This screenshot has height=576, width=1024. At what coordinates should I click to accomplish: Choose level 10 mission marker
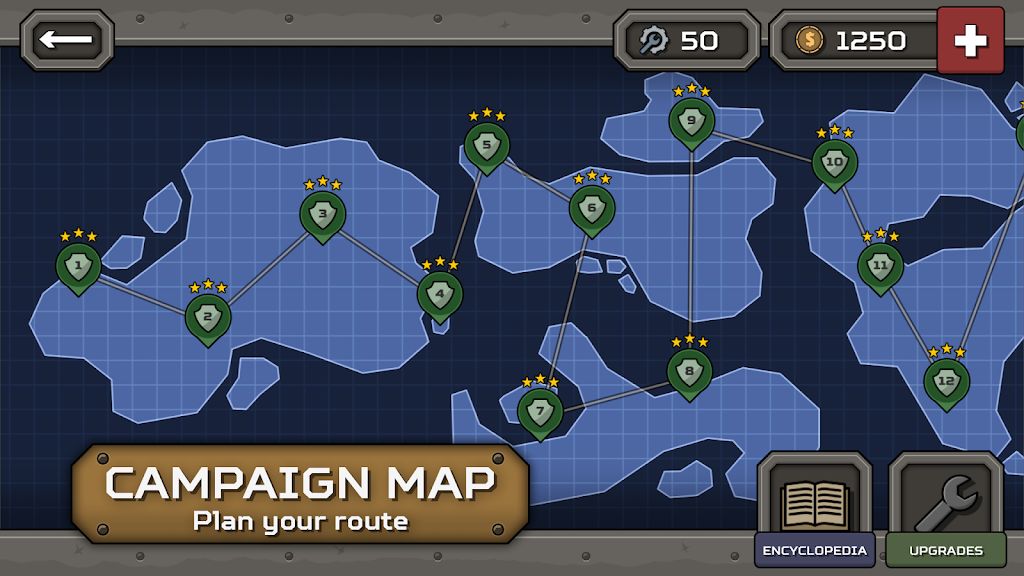834,162
